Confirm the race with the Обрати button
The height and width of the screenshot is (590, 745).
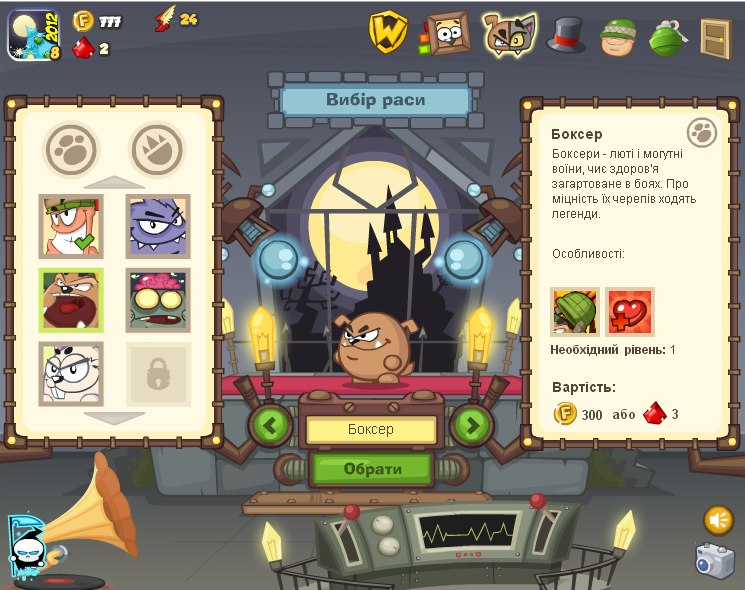[x=372, y=468]
